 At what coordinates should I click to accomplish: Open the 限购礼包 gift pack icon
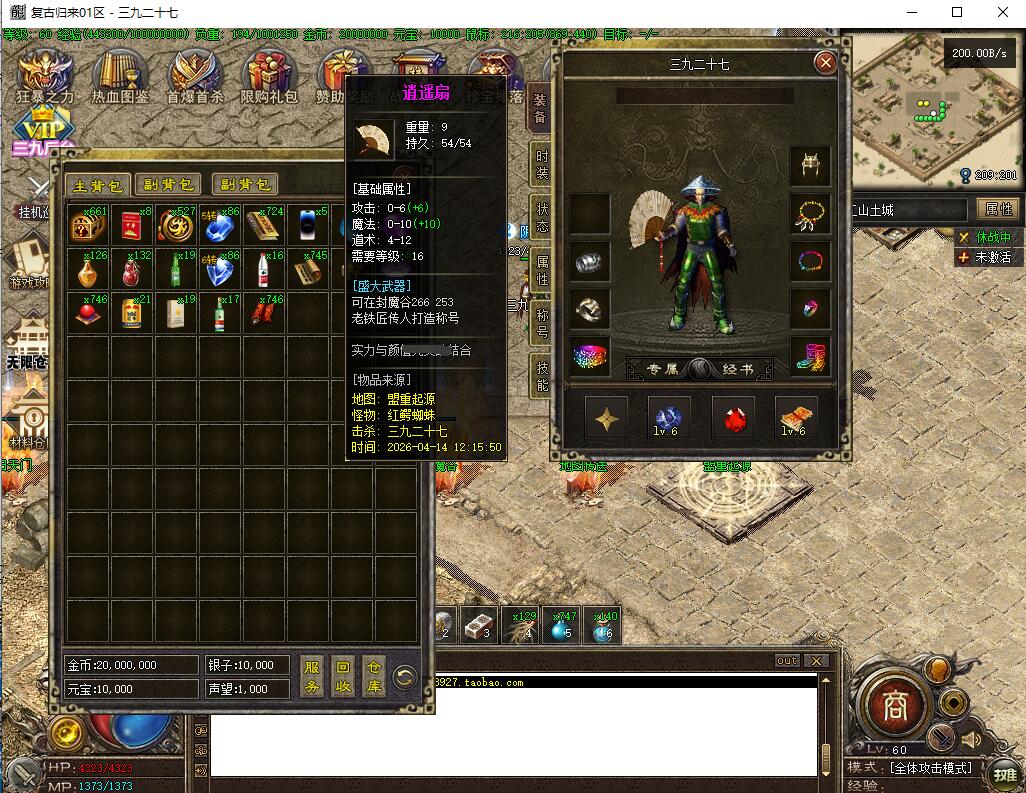[x=269, y=77]
